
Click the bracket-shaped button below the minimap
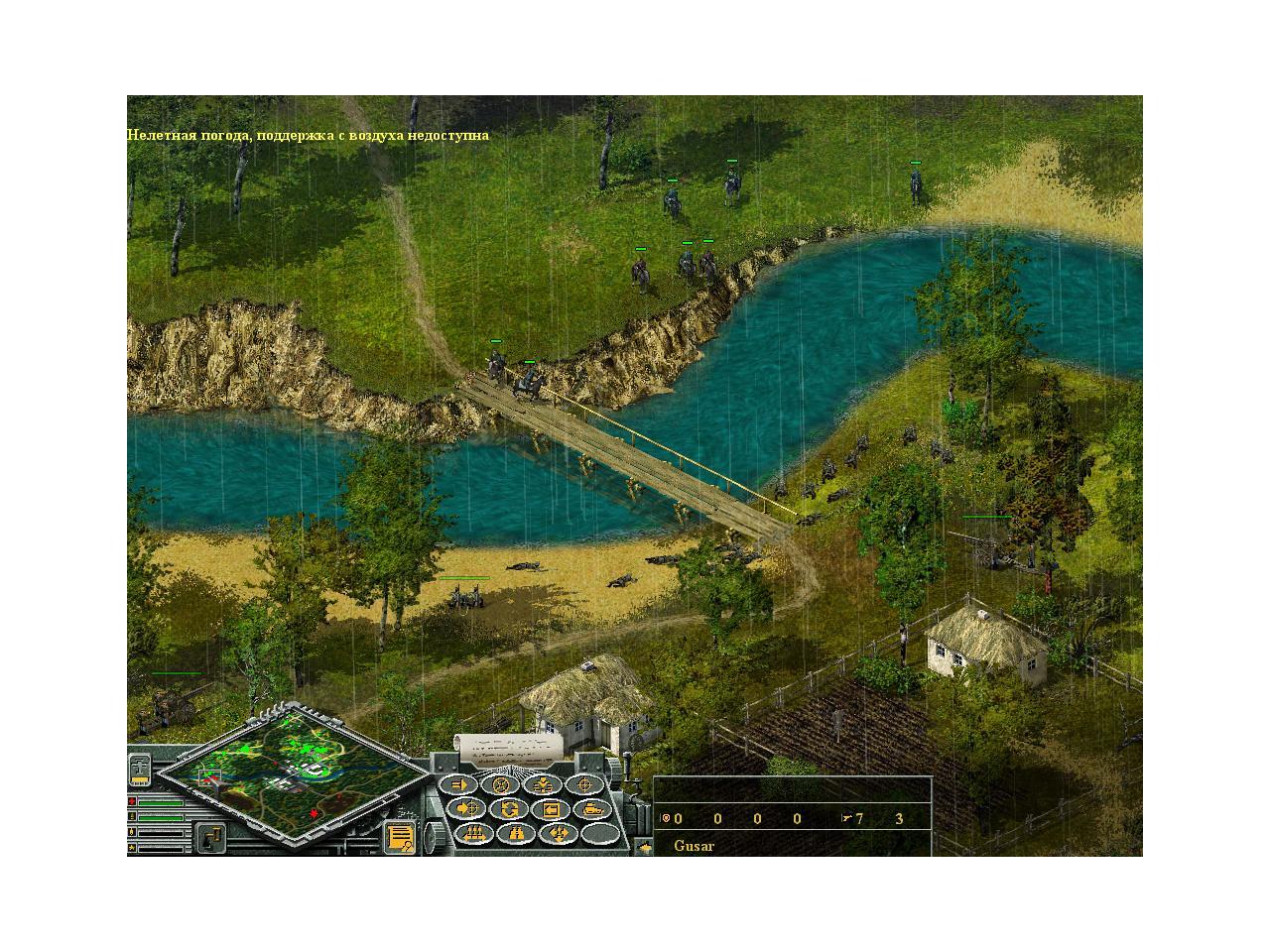coord(209,839)
